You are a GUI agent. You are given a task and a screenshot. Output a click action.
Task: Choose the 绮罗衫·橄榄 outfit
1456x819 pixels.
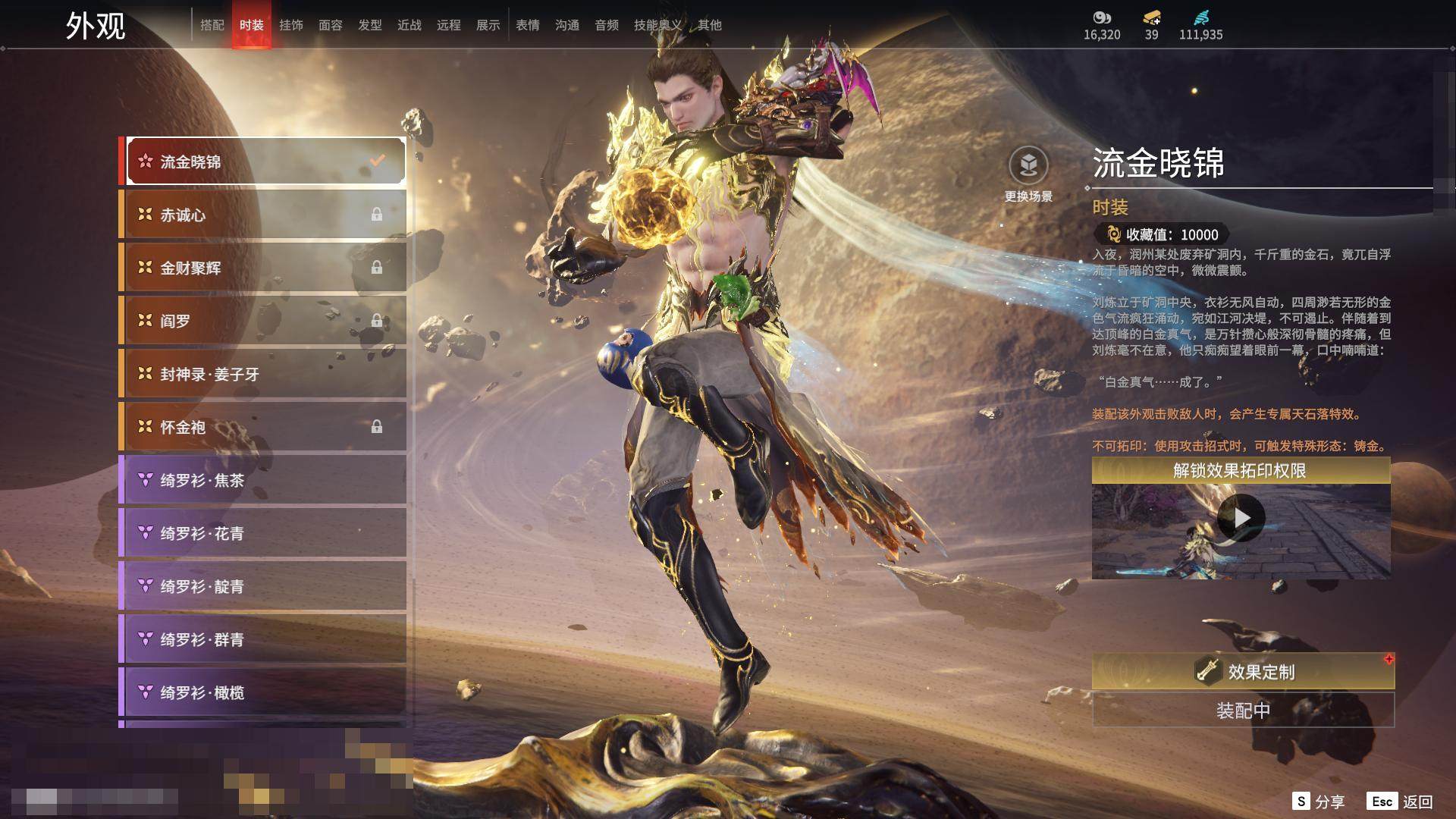click(263, 692)
